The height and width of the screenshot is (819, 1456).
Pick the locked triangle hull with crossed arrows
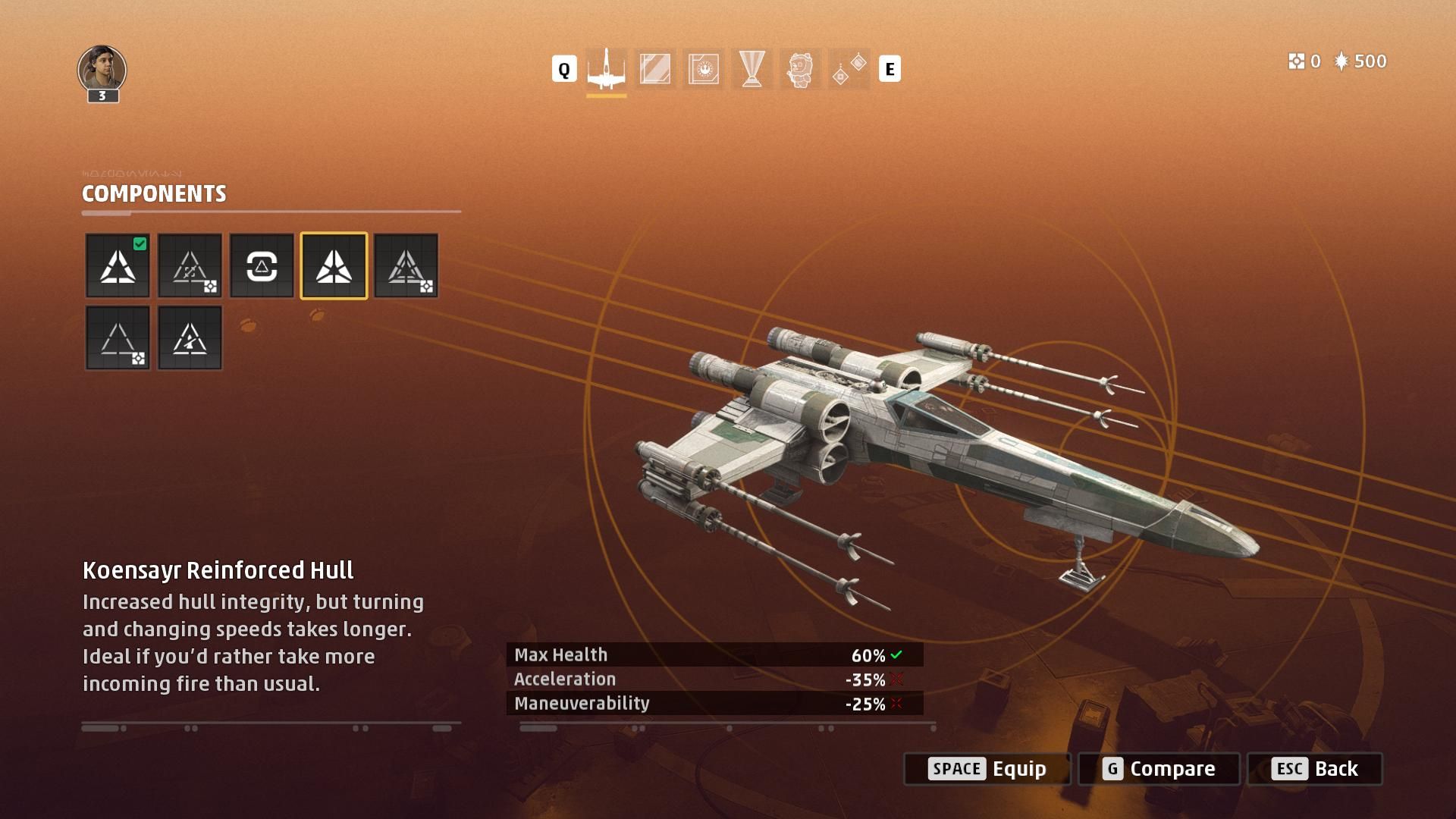[190, 265]
